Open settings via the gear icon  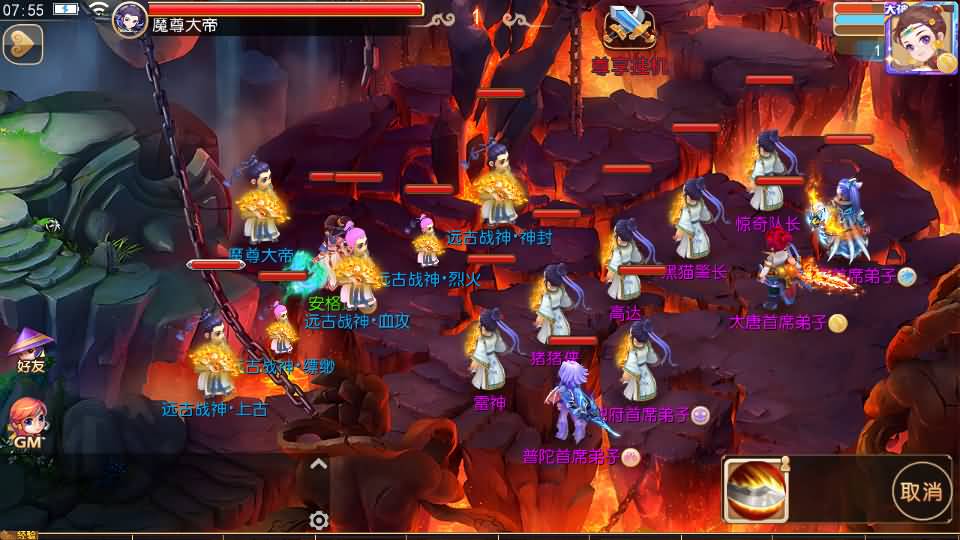[x=319, y=520]
